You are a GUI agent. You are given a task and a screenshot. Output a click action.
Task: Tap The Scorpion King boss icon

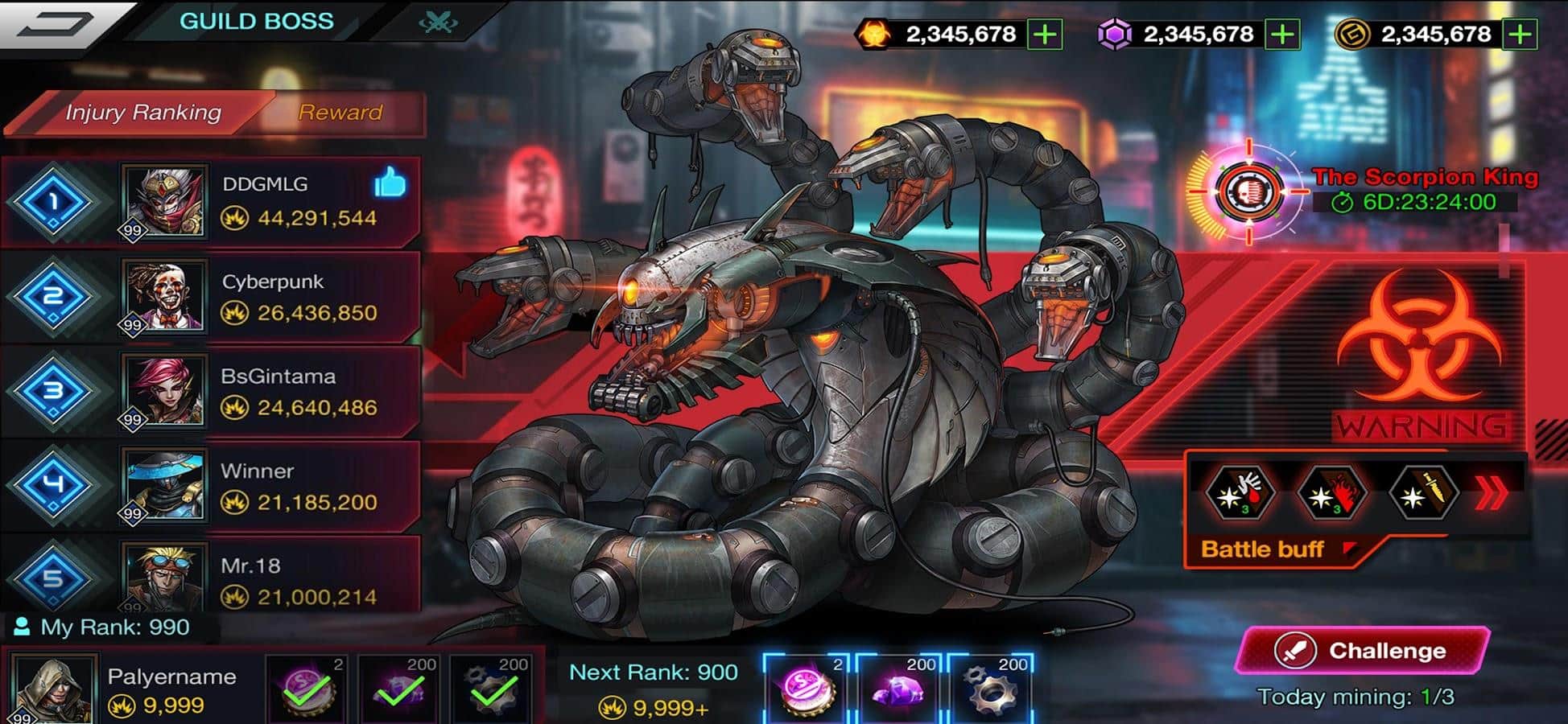1248,191
